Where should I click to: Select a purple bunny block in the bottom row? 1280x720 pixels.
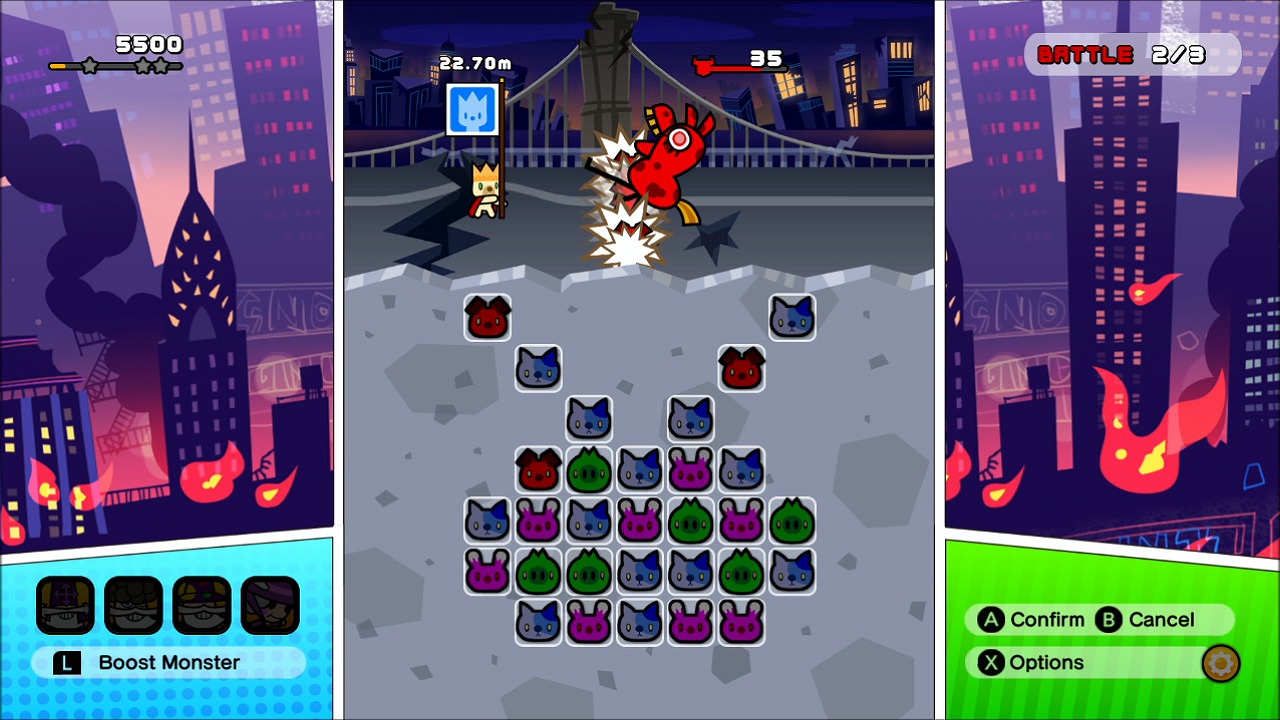point(589,622)
